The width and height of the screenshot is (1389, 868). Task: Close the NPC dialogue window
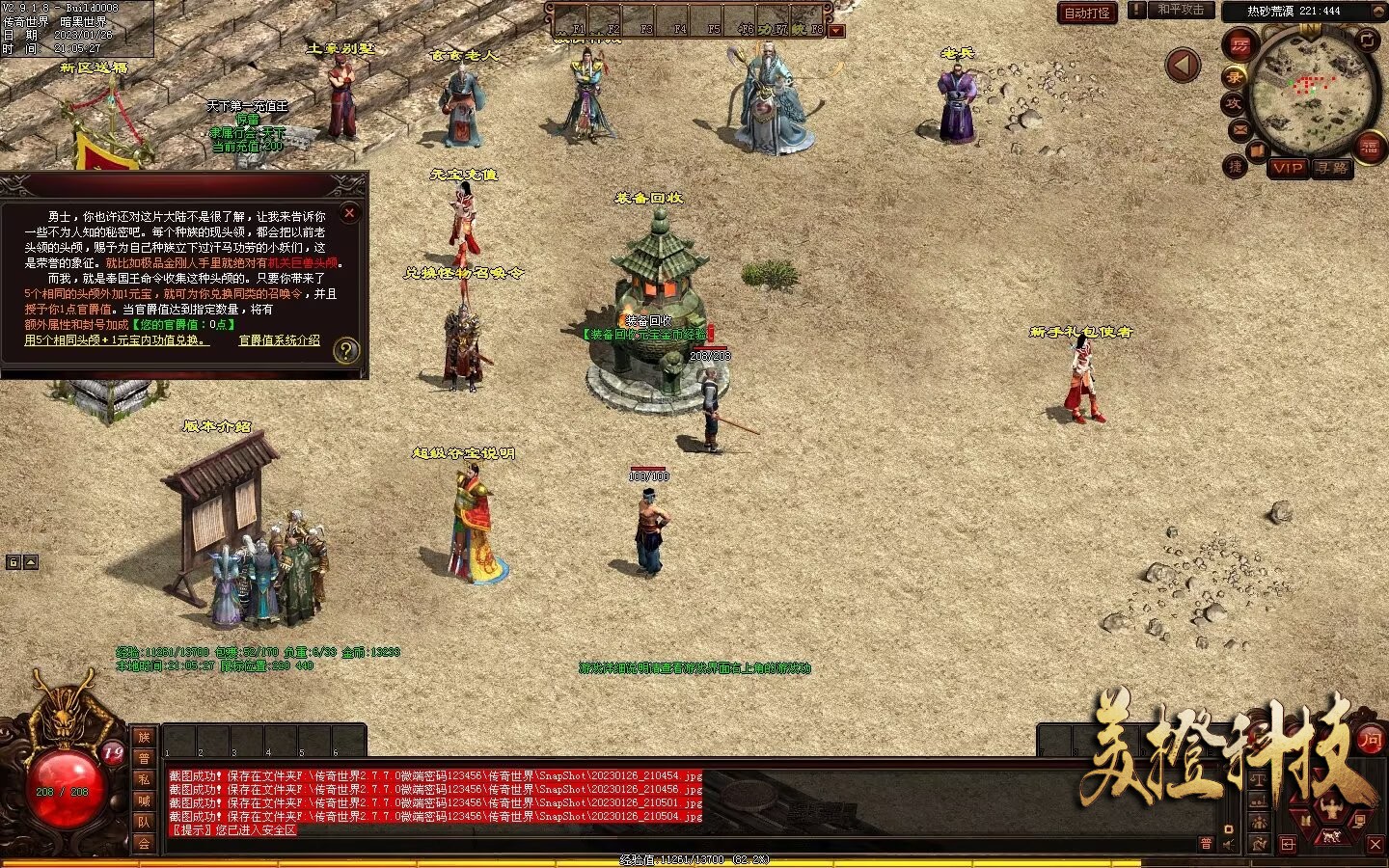pos(350,212)
